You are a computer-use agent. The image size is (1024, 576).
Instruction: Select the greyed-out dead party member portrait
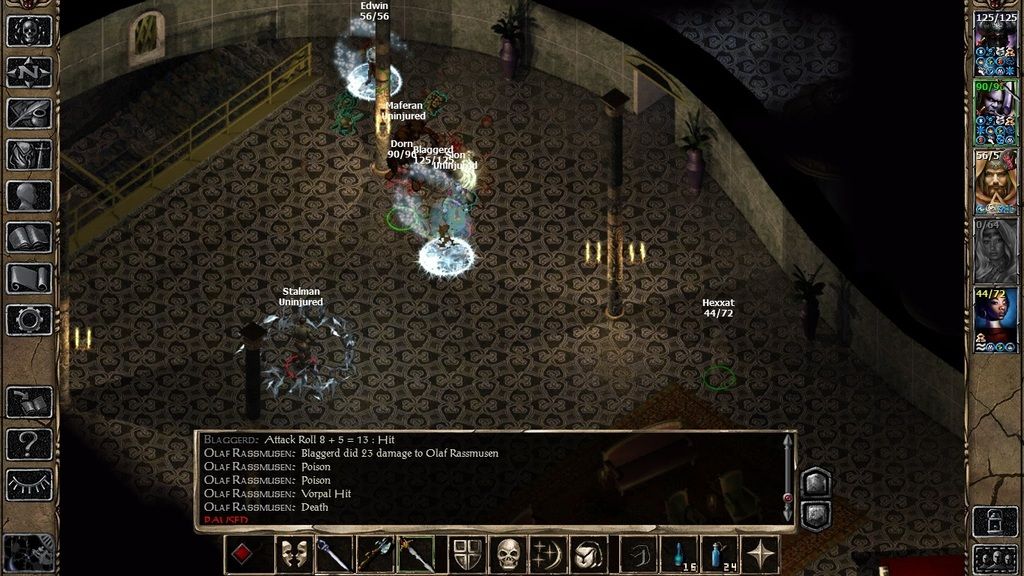pos(995,251)
